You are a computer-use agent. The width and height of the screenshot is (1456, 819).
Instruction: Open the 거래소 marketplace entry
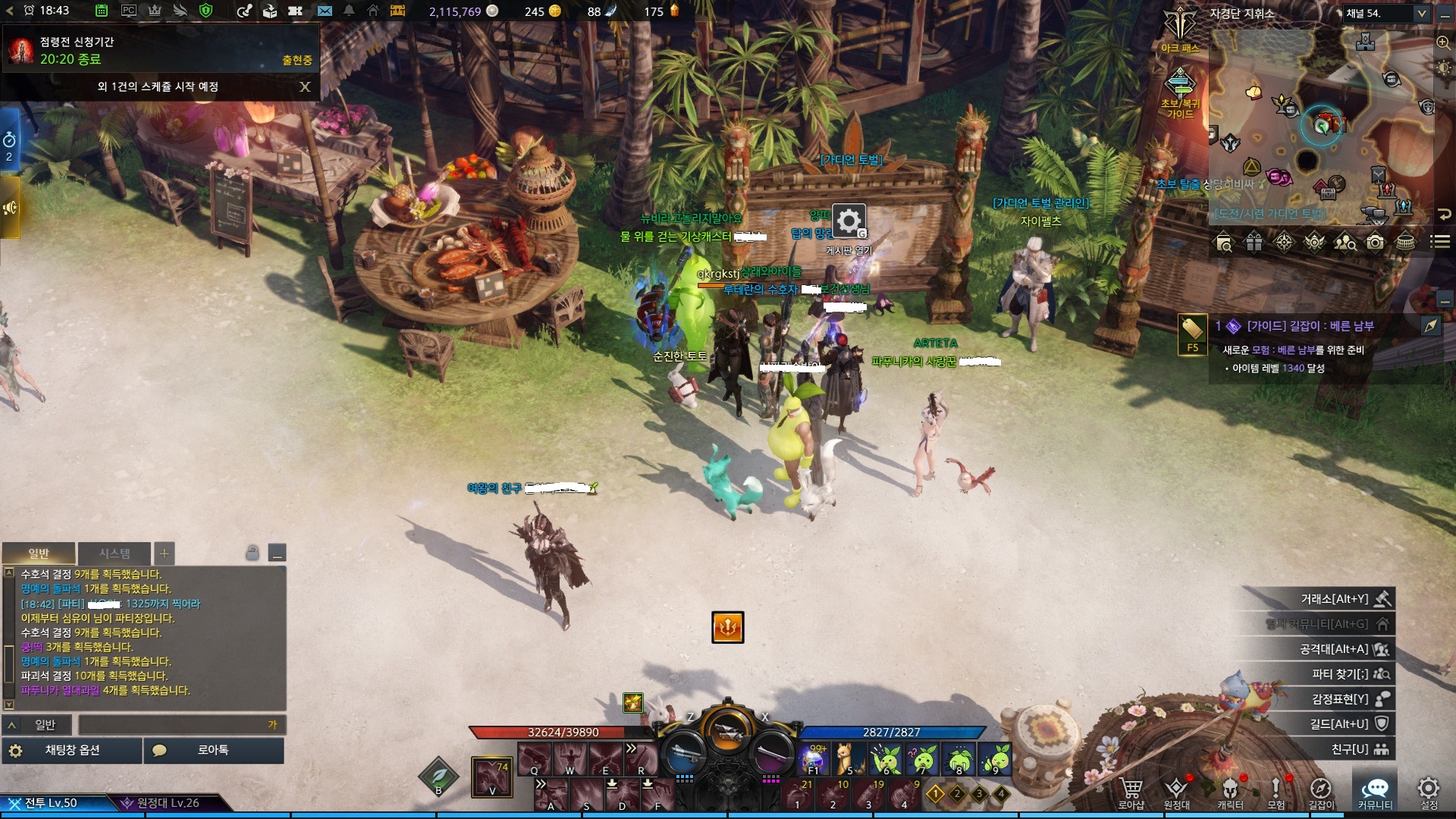click(1335, 599)
